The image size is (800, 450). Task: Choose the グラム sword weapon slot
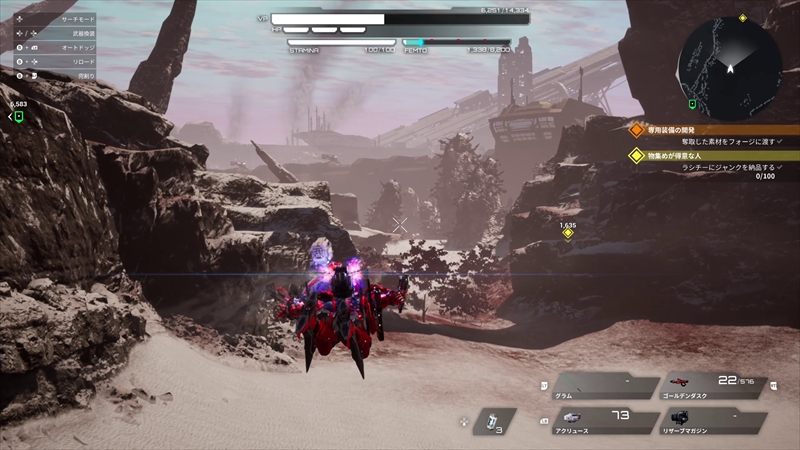tap(598, 387)
